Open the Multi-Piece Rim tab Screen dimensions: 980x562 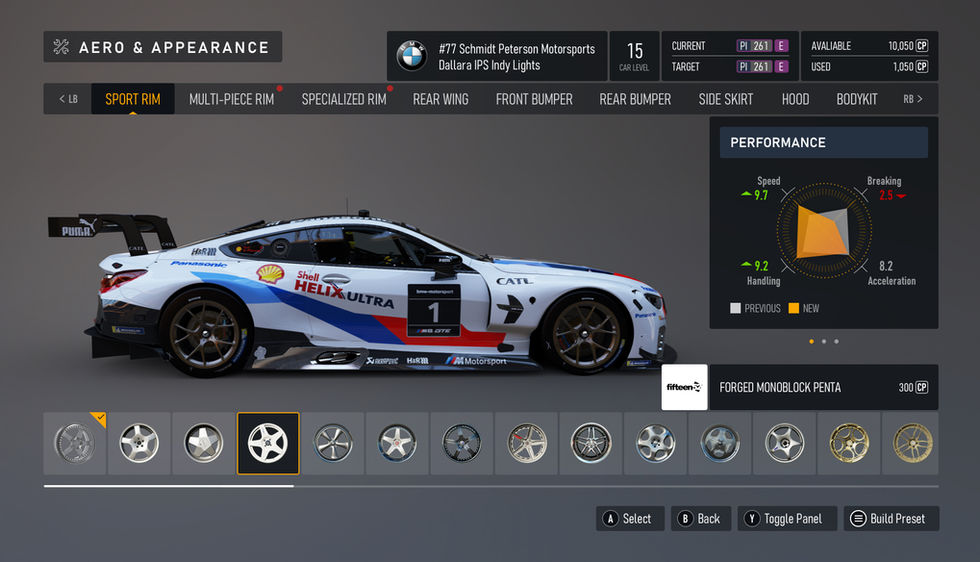point(231,99)
